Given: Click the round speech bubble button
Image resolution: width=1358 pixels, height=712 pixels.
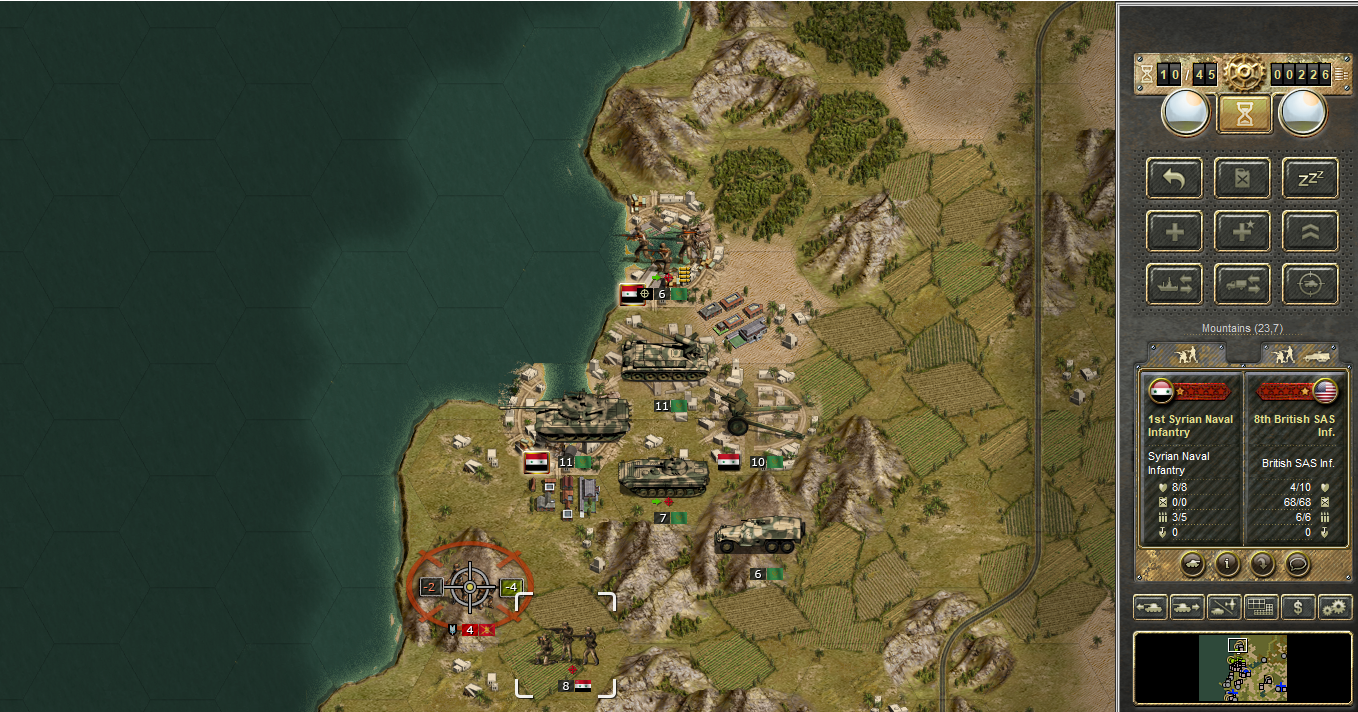Looking at the screenshot, I should 1297,563.
